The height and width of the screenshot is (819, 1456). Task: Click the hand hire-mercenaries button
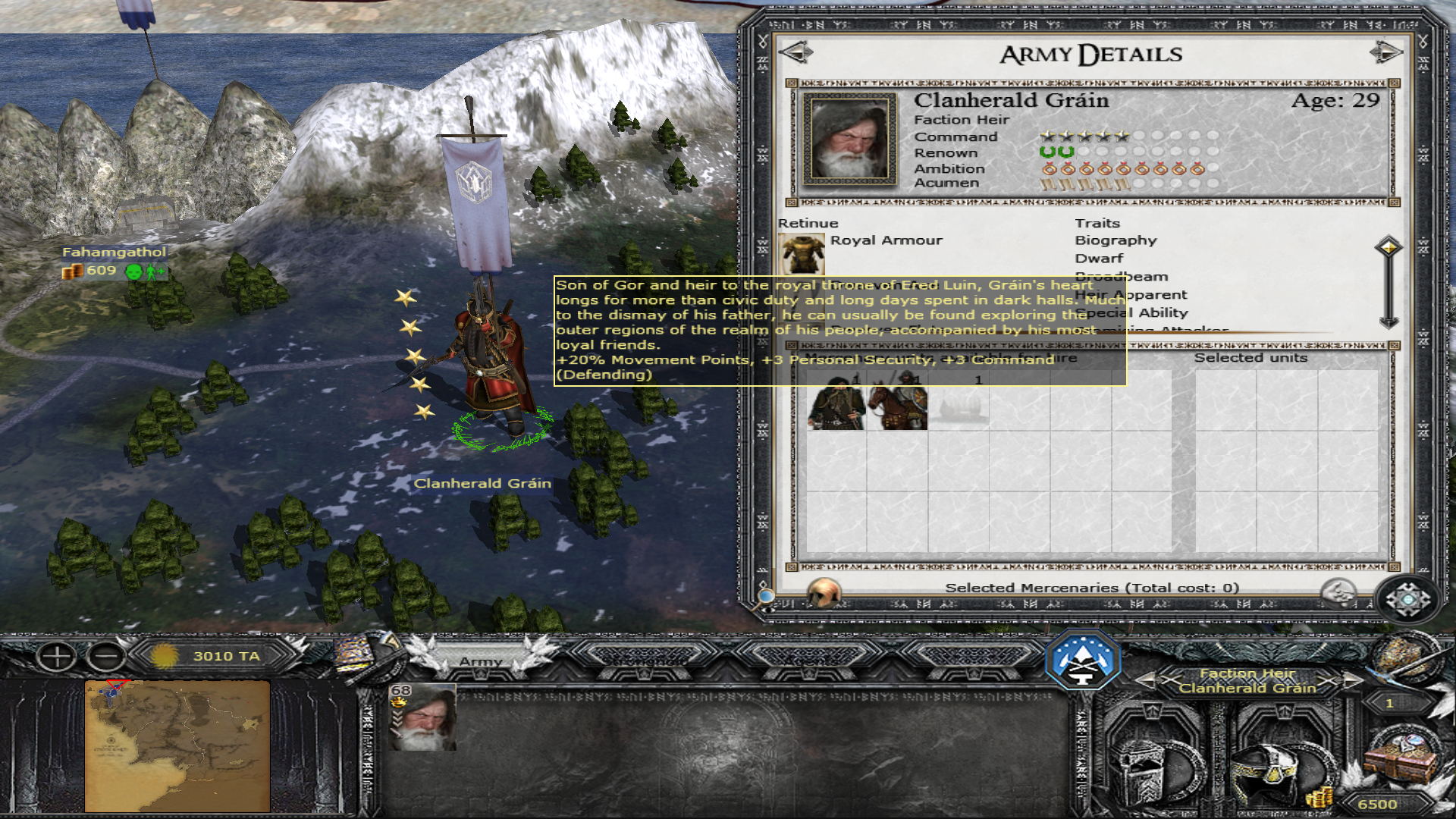click(x=1338, y=592)
